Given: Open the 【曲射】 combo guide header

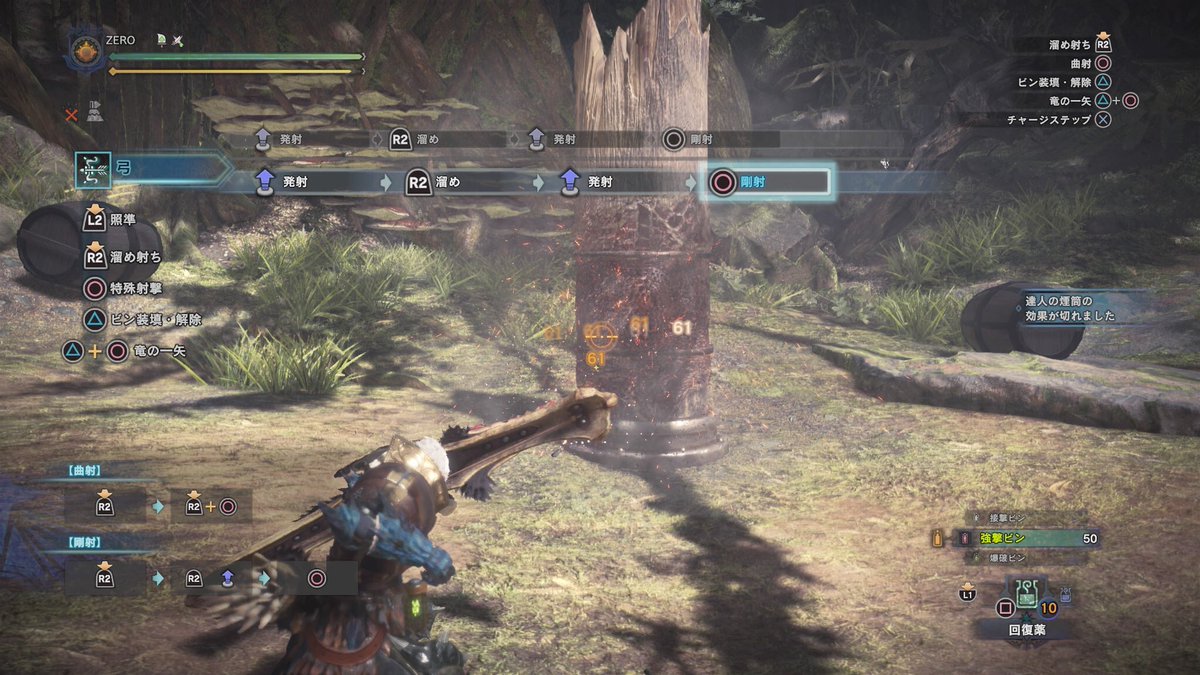Looking at the screenshot, I should coord(86,470).
